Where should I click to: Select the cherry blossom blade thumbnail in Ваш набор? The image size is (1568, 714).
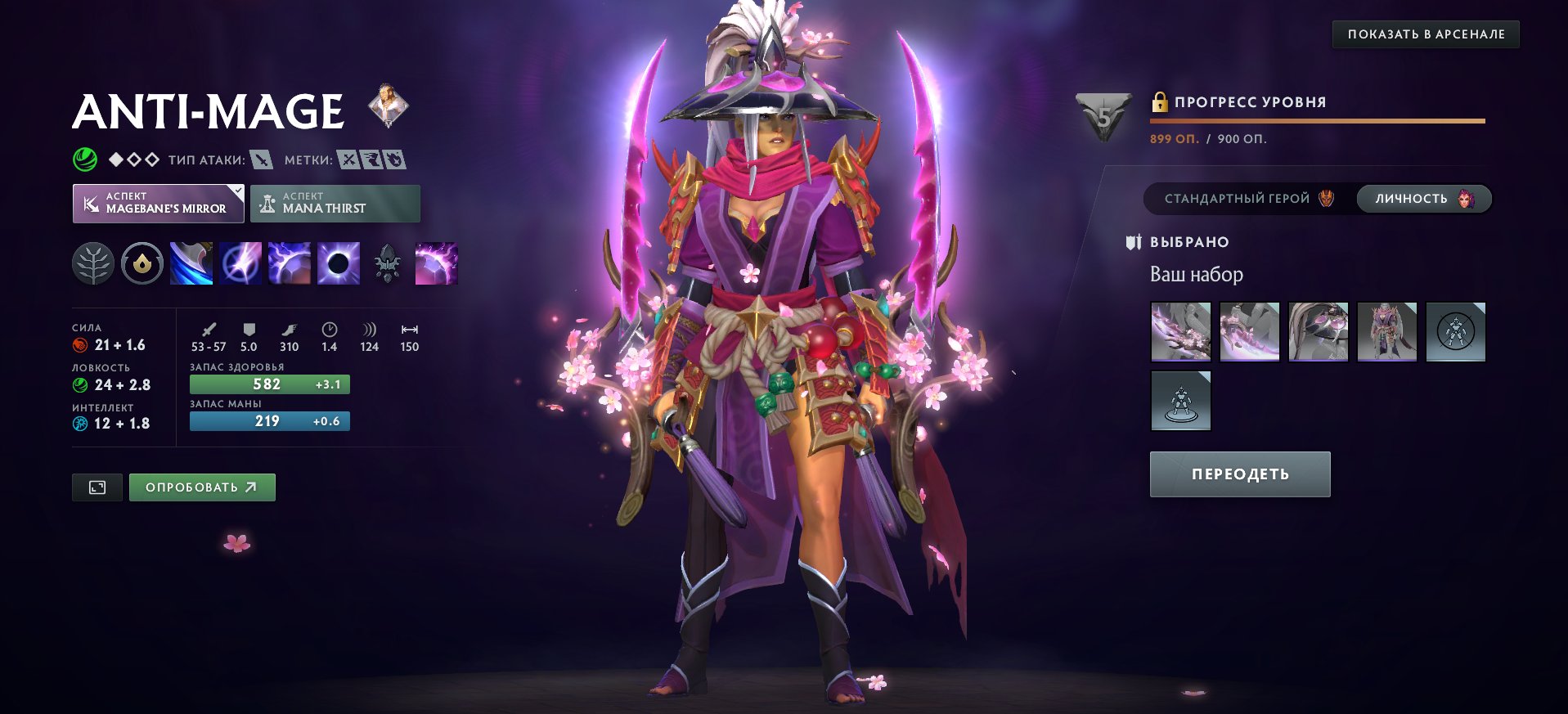point(1180,330)
